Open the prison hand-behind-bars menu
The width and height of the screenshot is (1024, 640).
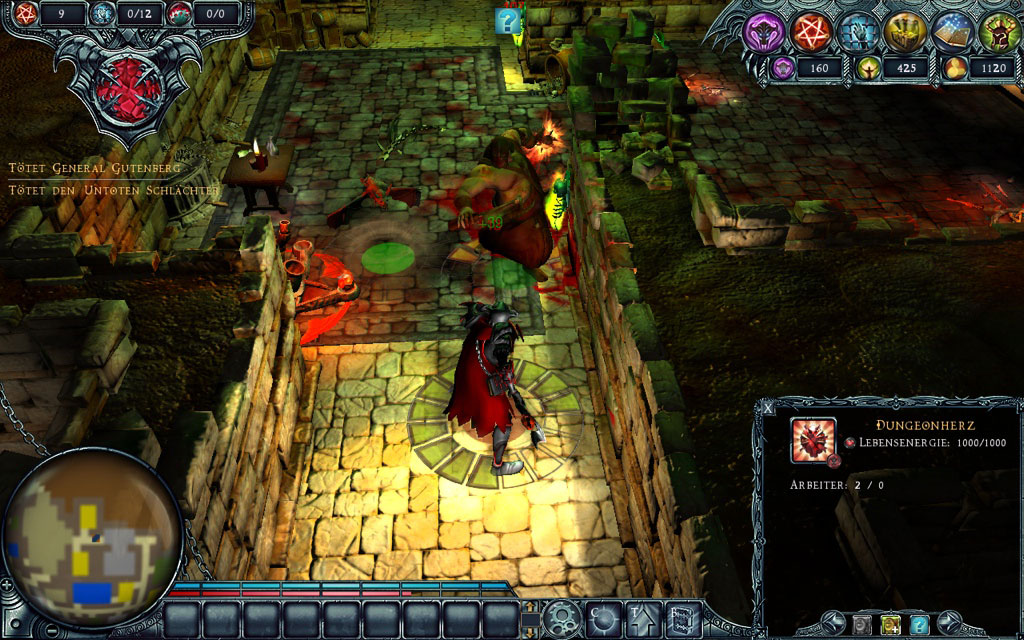[859, 32]
